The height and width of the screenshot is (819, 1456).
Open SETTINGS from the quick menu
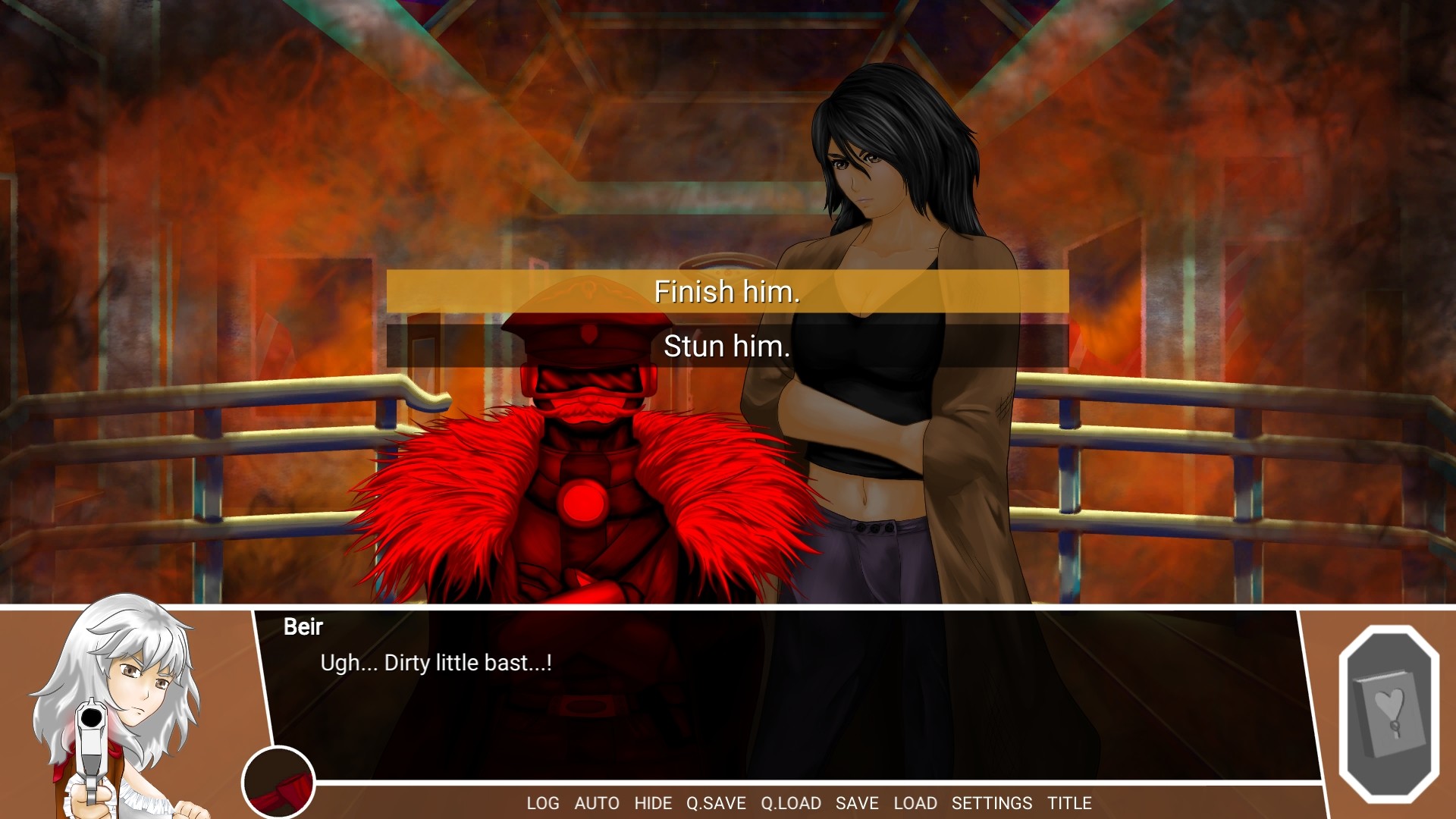(992, 803)
